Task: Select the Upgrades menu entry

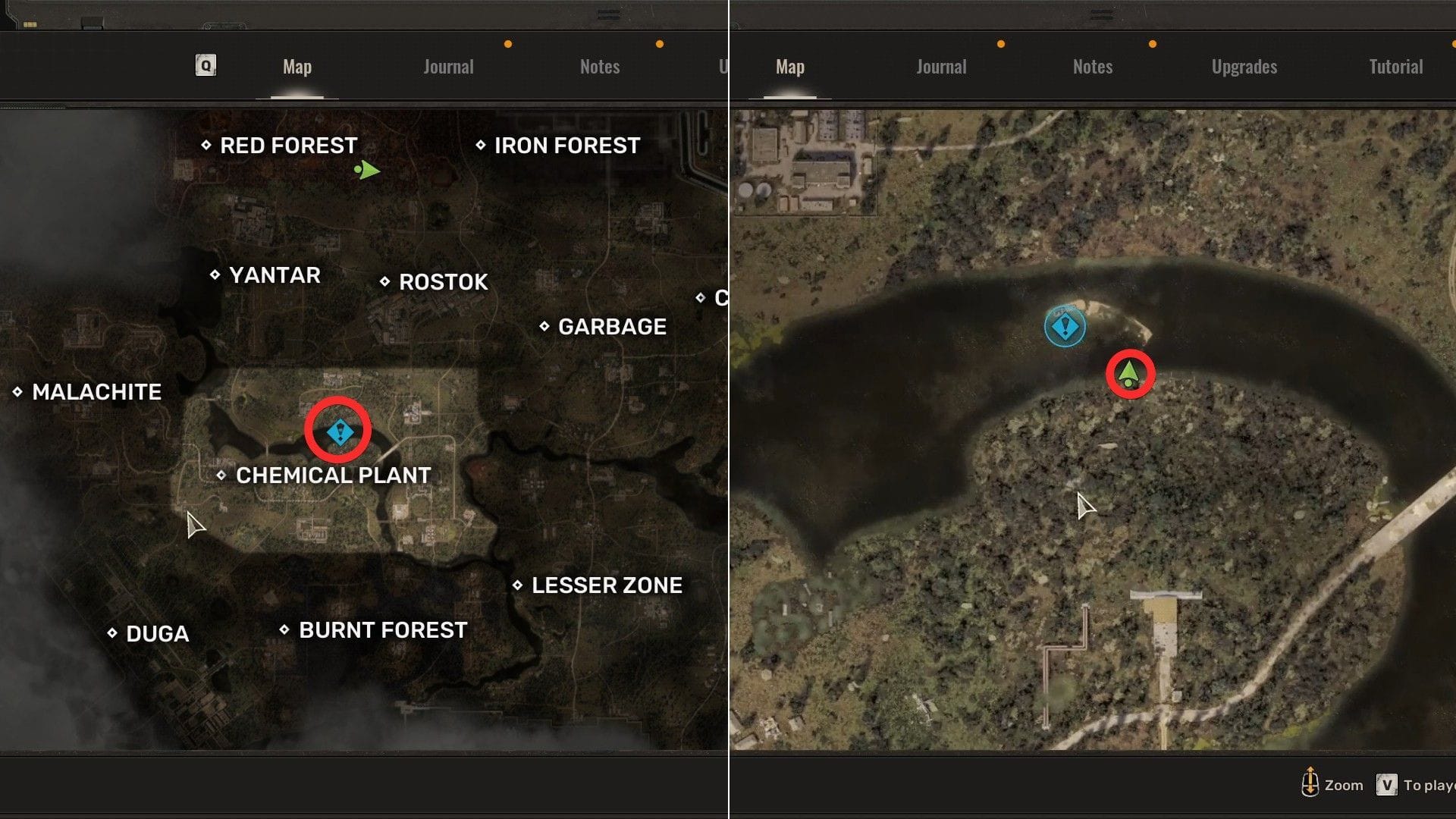Action: coord(1242,67)
